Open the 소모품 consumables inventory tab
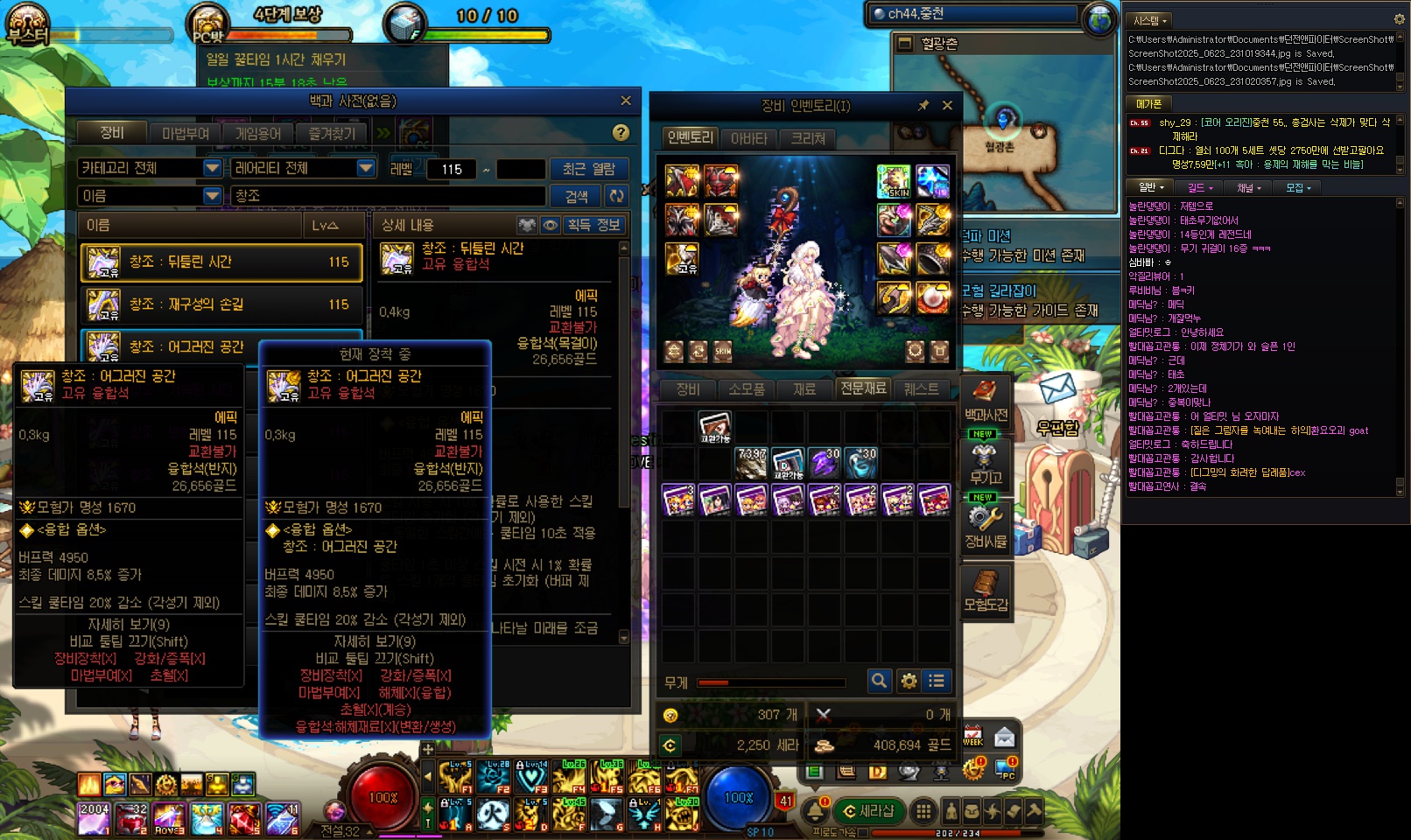1411x840 pixels. (x=746, y=388)
